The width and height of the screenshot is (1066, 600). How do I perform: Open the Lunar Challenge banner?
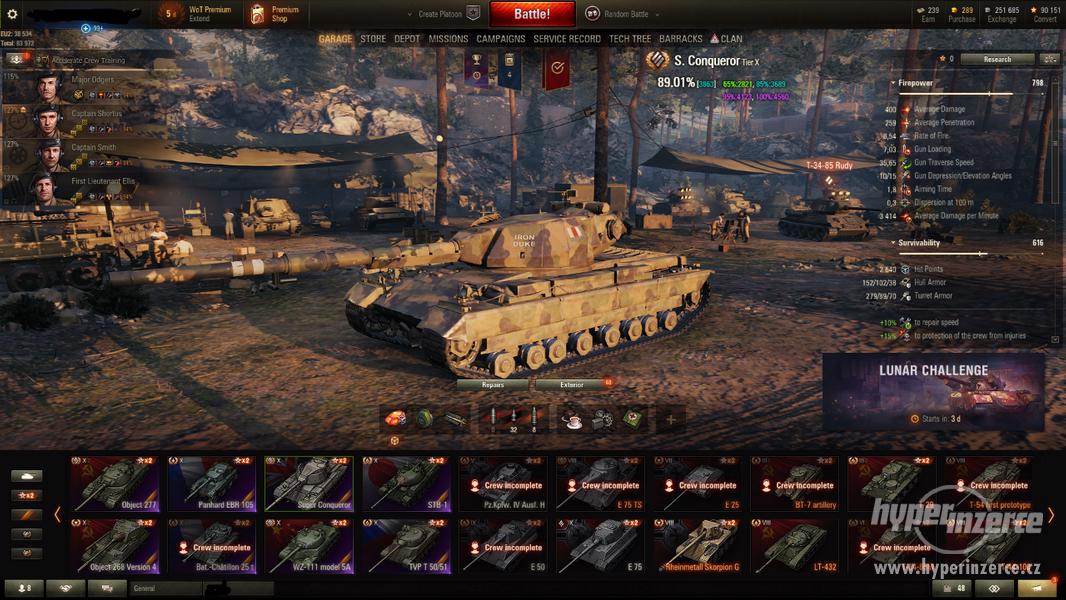coord(933,392)
